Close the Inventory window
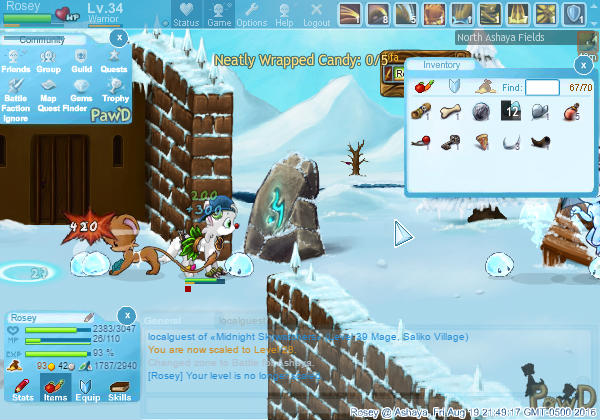Viewport: 600px width, 420px height. tap(583, 65)
